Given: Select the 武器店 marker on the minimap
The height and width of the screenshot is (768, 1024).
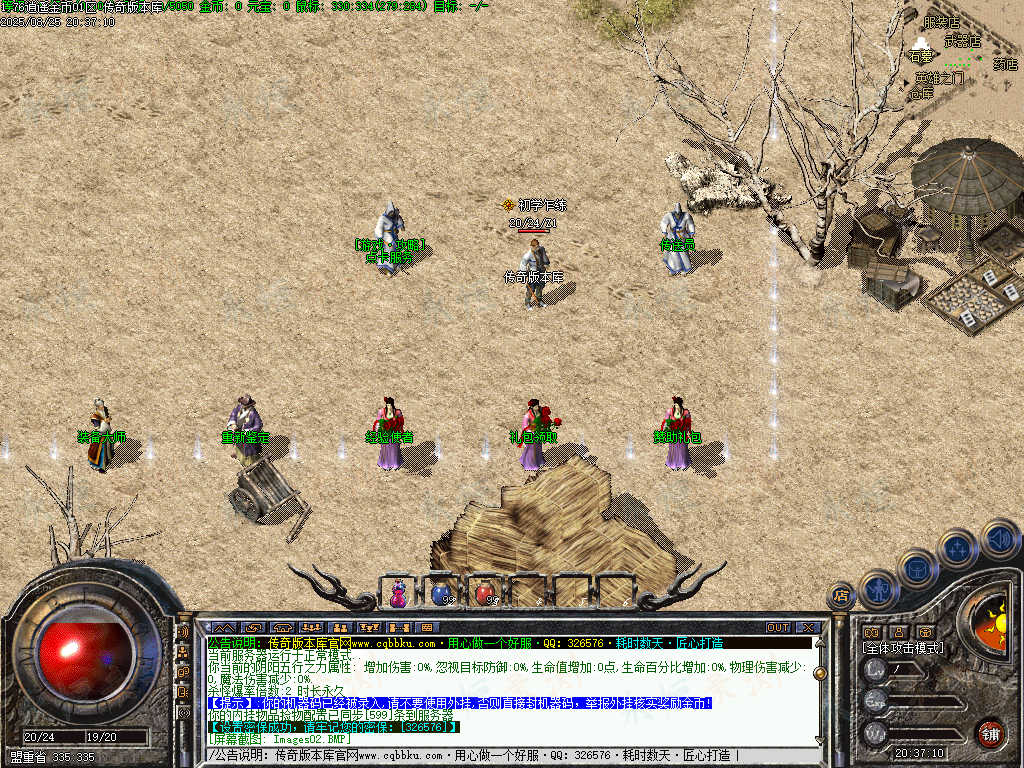Looking at the screenshot, I should coord(963,42).
